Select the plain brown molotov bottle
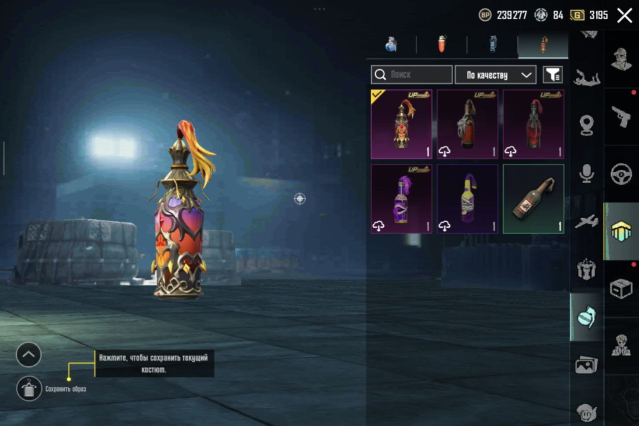The width and height of the screenshot is (639, 426). pos(533,199)
